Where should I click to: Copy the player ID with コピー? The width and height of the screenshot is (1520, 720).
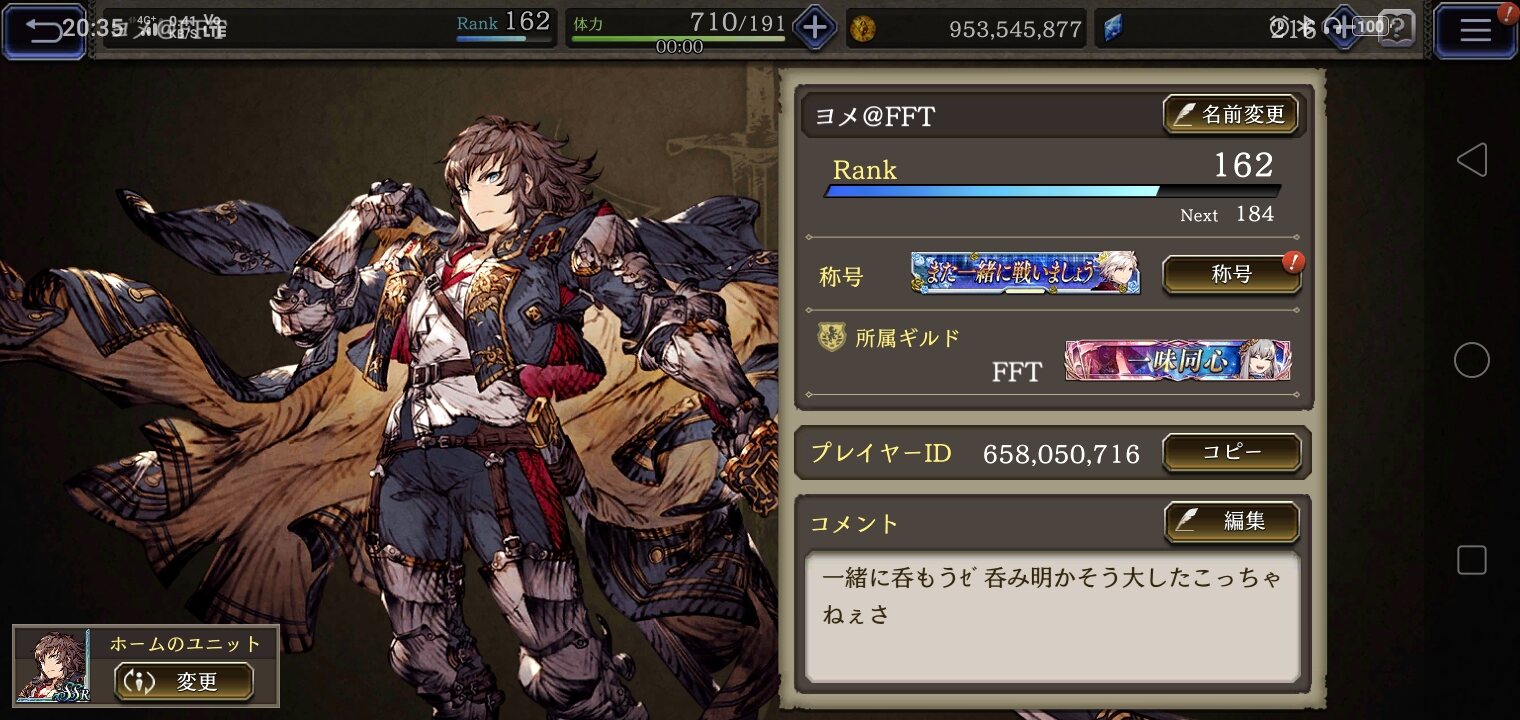tap(1231, 452)
